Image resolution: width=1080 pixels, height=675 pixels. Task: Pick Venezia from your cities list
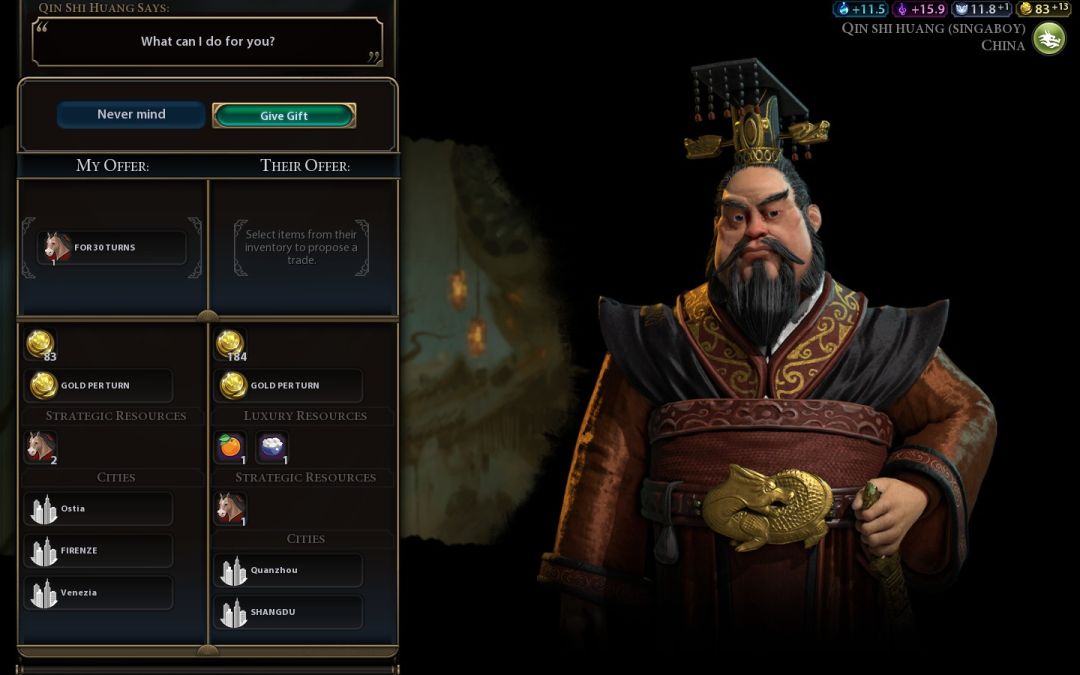click(98, 593)
